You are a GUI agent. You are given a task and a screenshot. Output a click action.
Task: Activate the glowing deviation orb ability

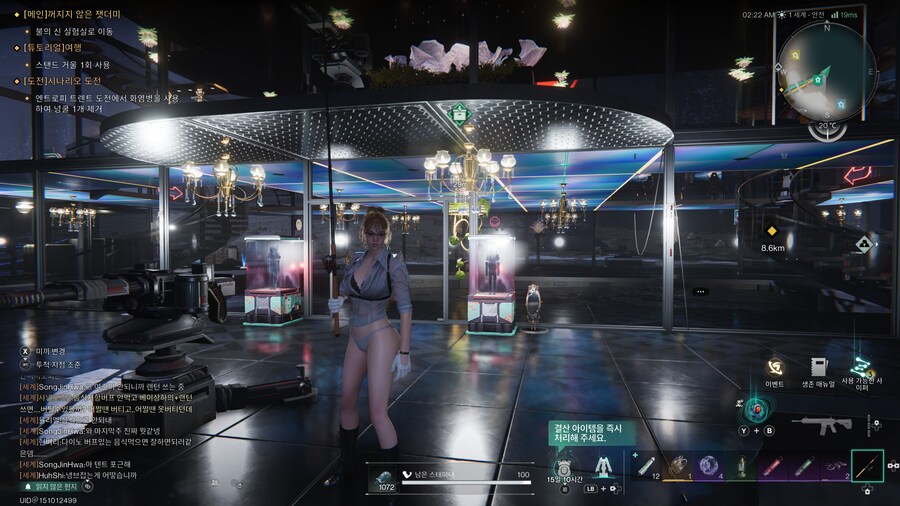(756, 409)
